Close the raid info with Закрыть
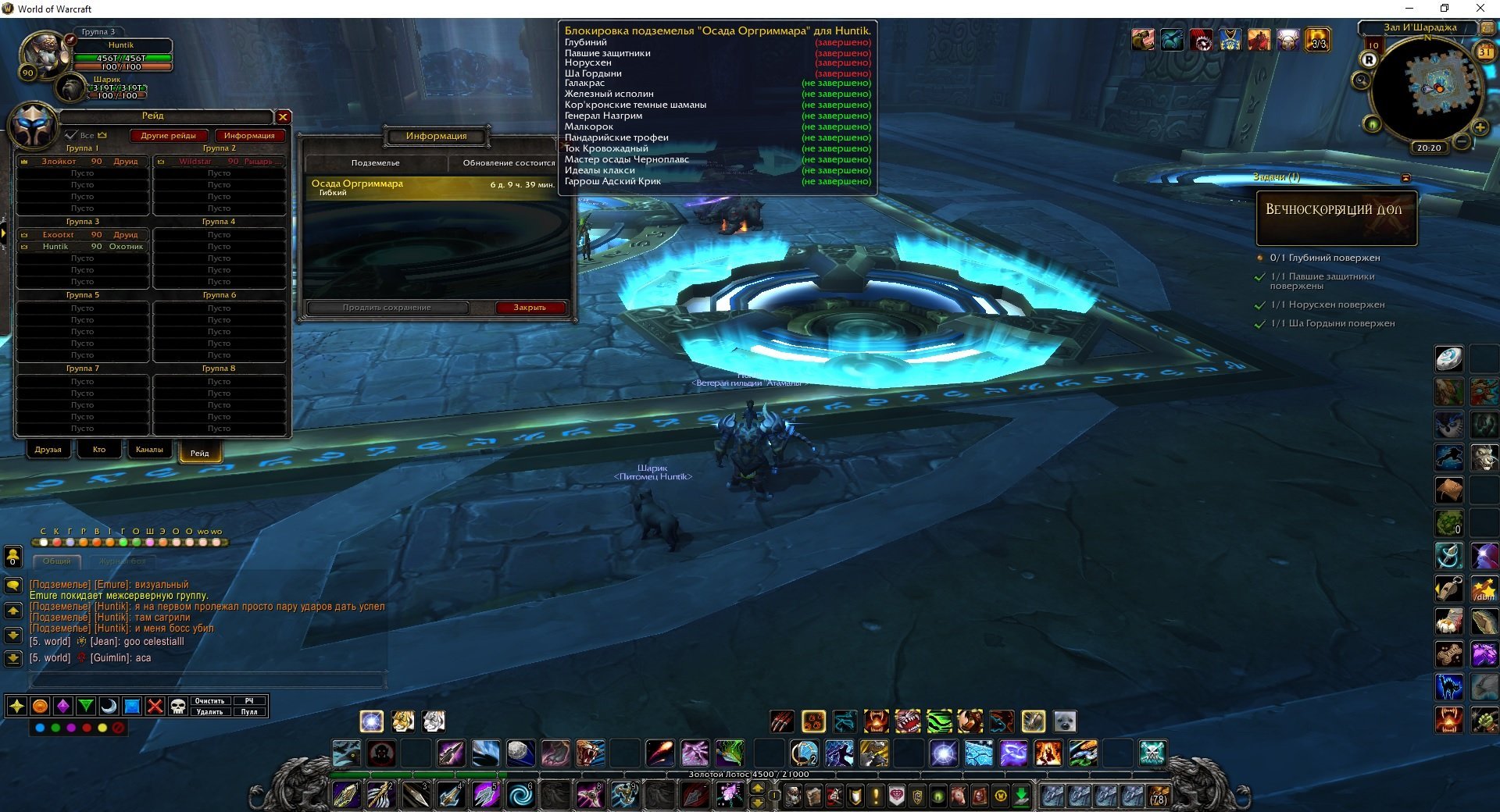1500x812 pixels. click(x=530, y=308)
